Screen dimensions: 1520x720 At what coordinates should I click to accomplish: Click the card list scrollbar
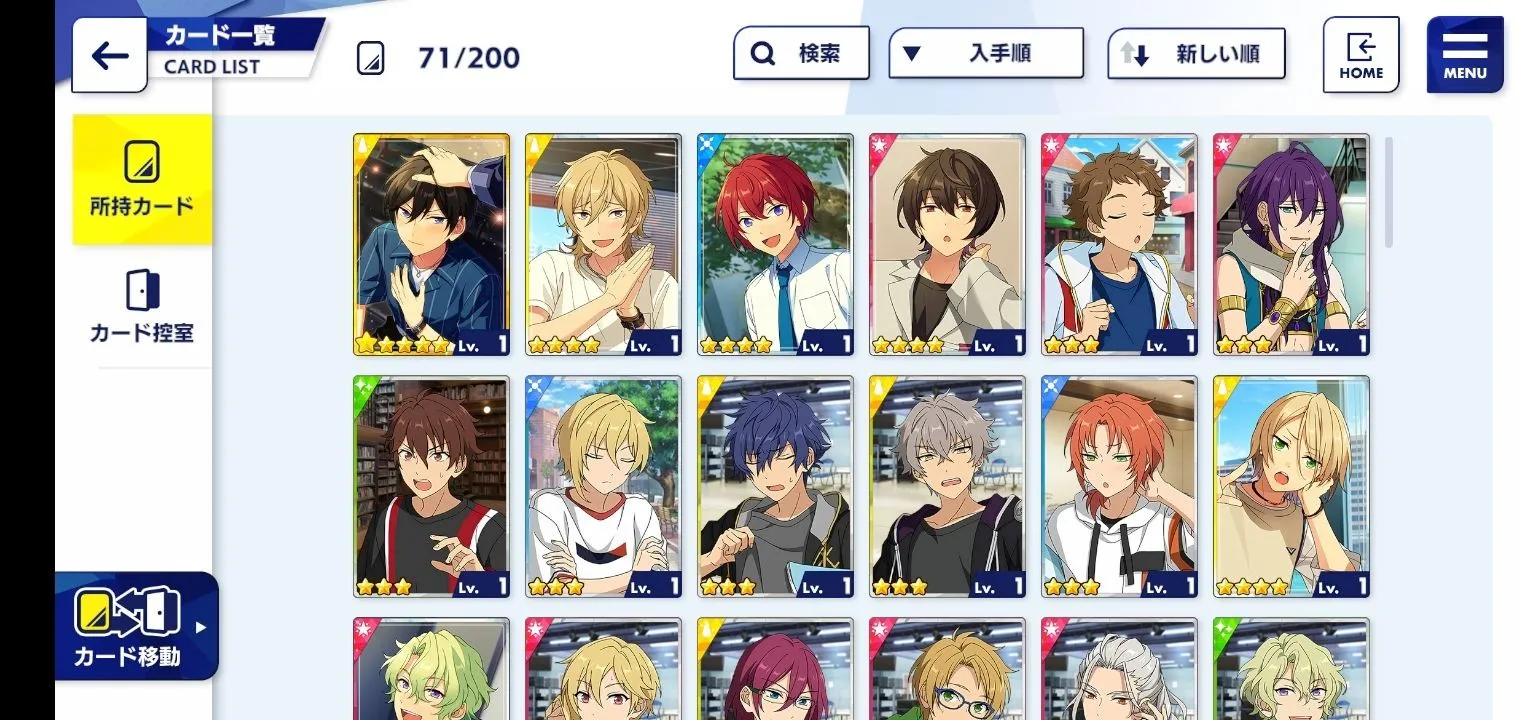point(1388,192)
